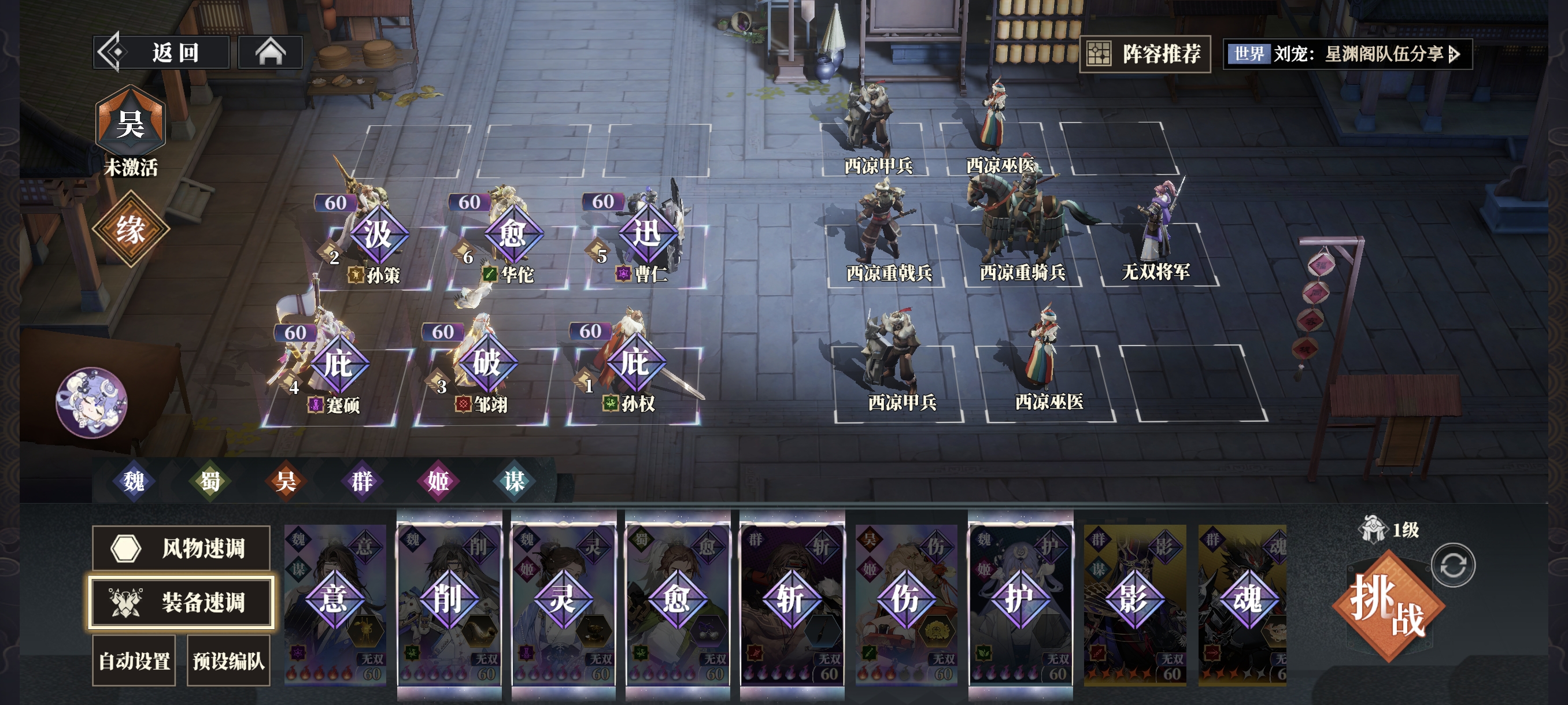This screenshot has width=1568, height=705.
Task: Choose 自动设置 auto setup
Action: coord(134,661)
